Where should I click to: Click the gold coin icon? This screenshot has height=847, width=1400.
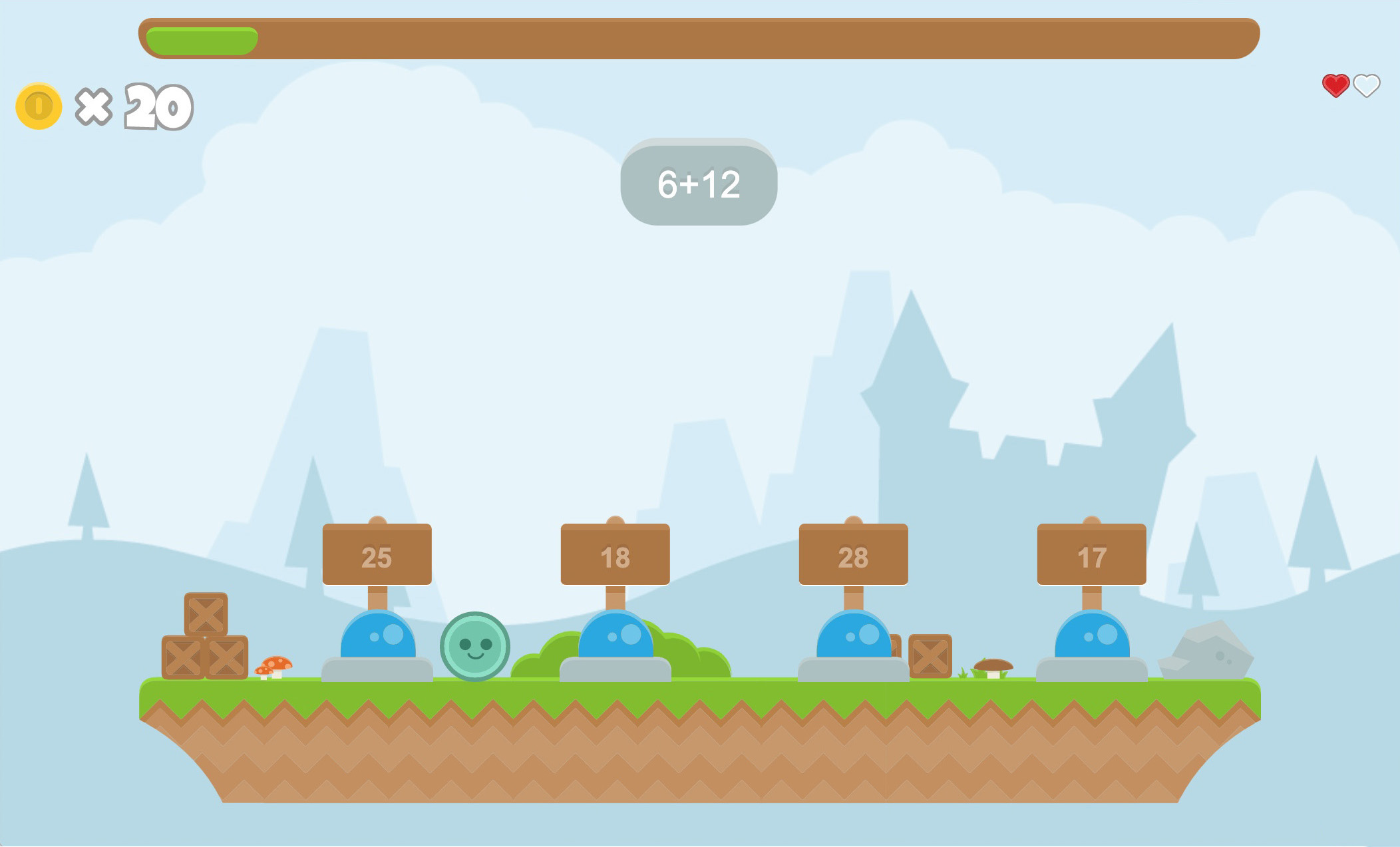tap(38, 105)
